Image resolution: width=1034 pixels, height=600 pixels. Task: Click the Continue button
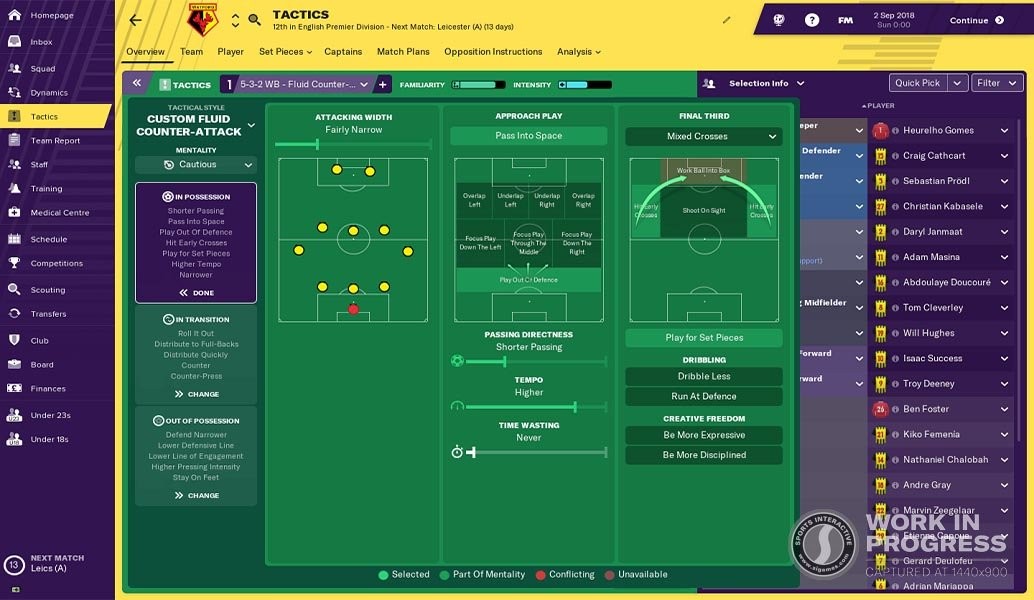[976, 20]
